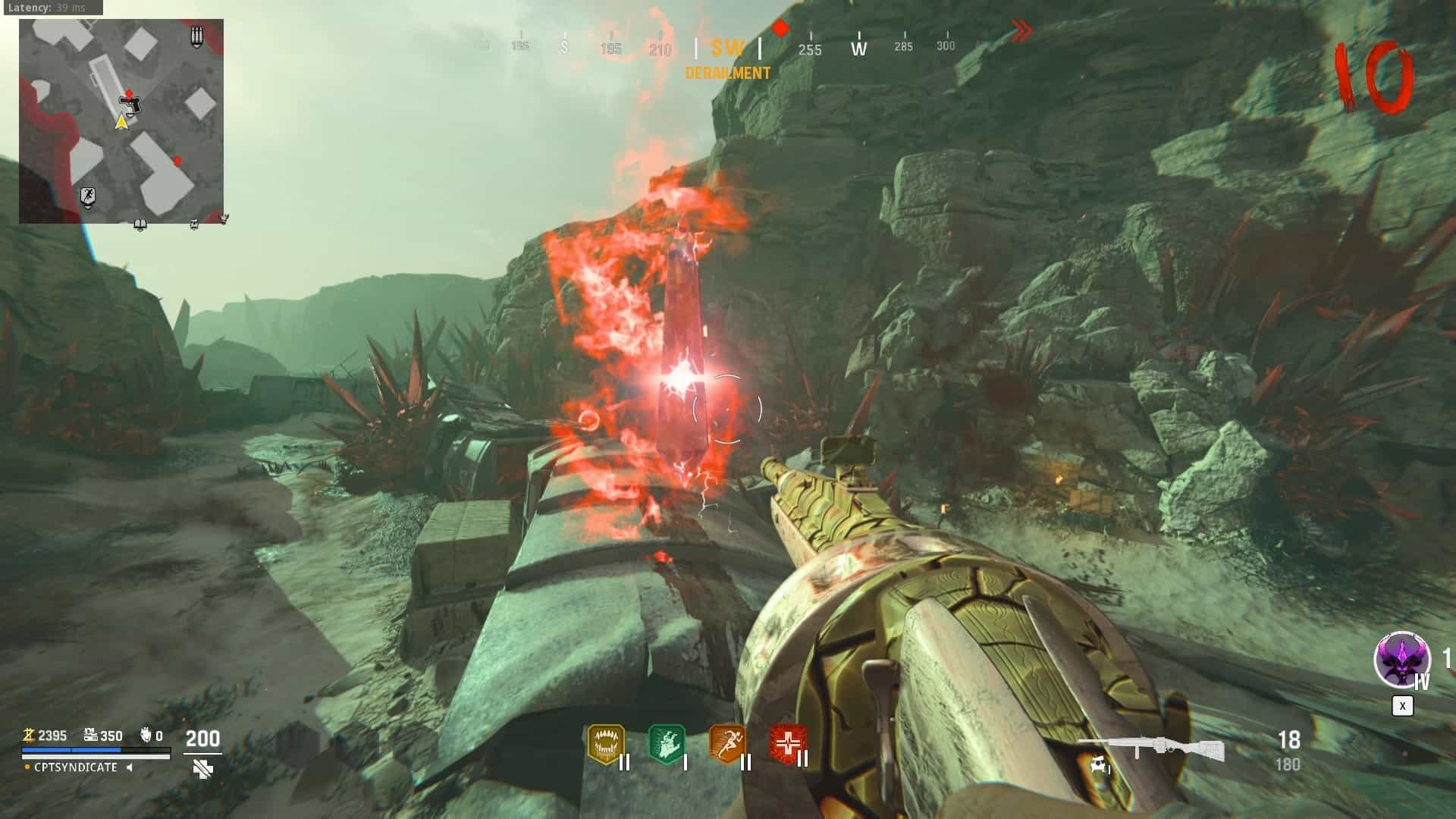
Task: Click the ammo crate marker on minimap
Action: [197, 36]
